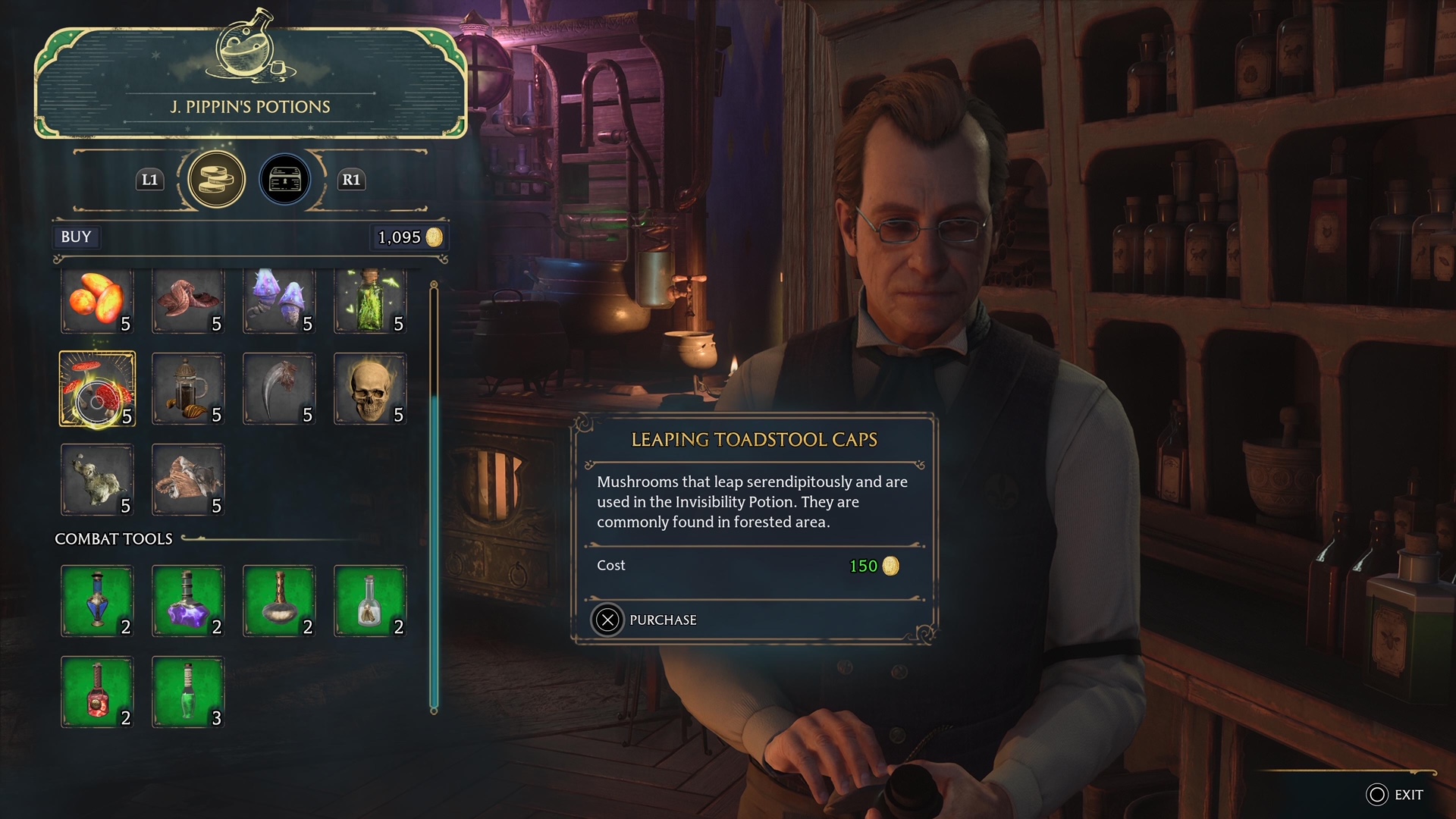Select the round brown flask potion
Image resolution: width=1456 pixels, height=819 pixels.
(279, 601)
